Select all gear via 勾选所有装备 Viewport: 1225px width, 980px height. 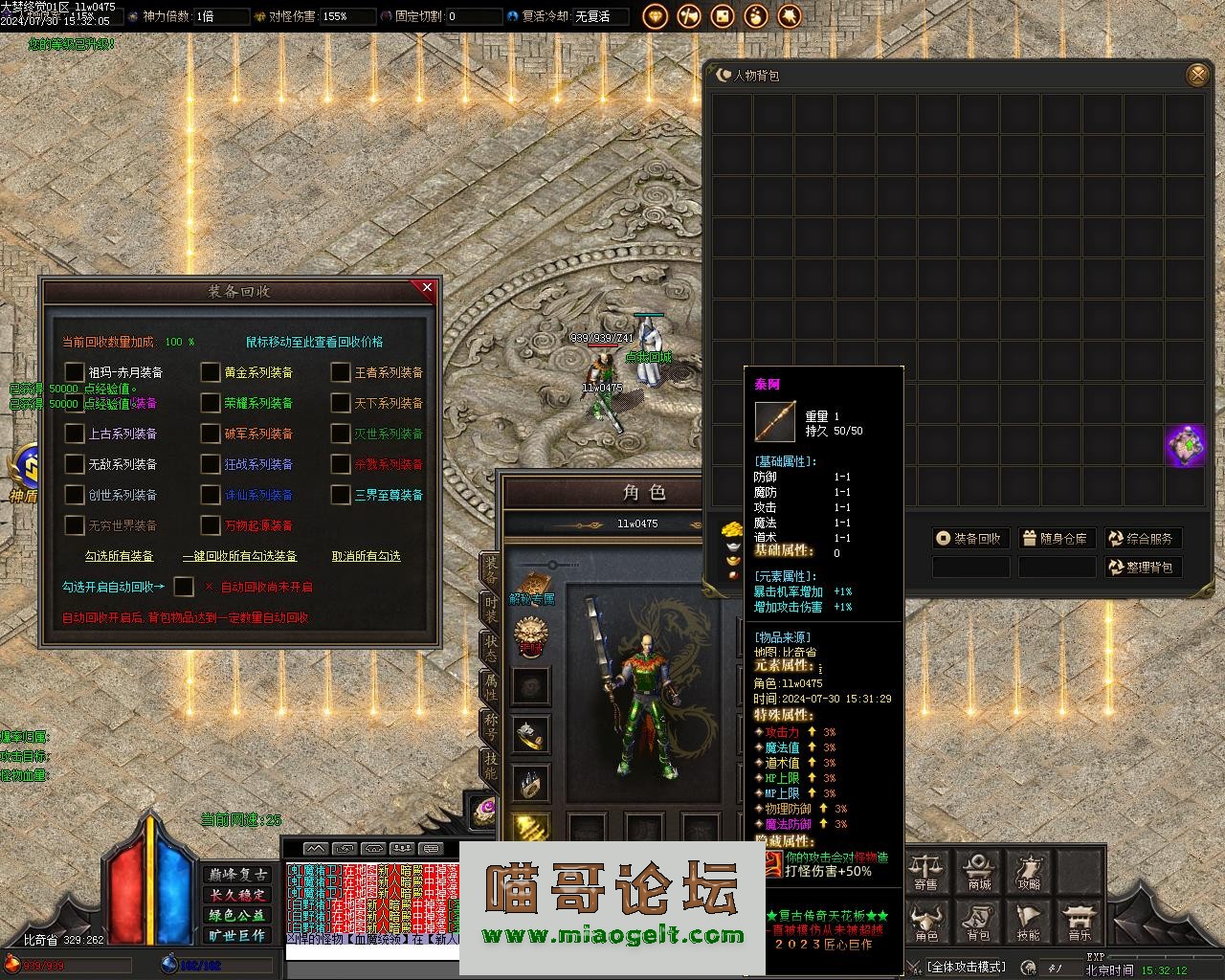pos(120,556)
